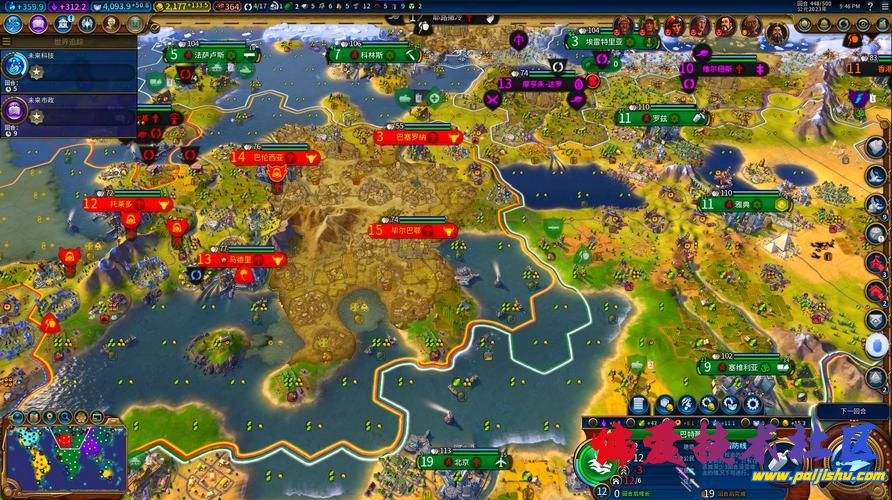Image resolution: width=892 pixels, height=500 pixels.
Task: Select the 法萨卢斯 city banner
Action: (208, 54)
